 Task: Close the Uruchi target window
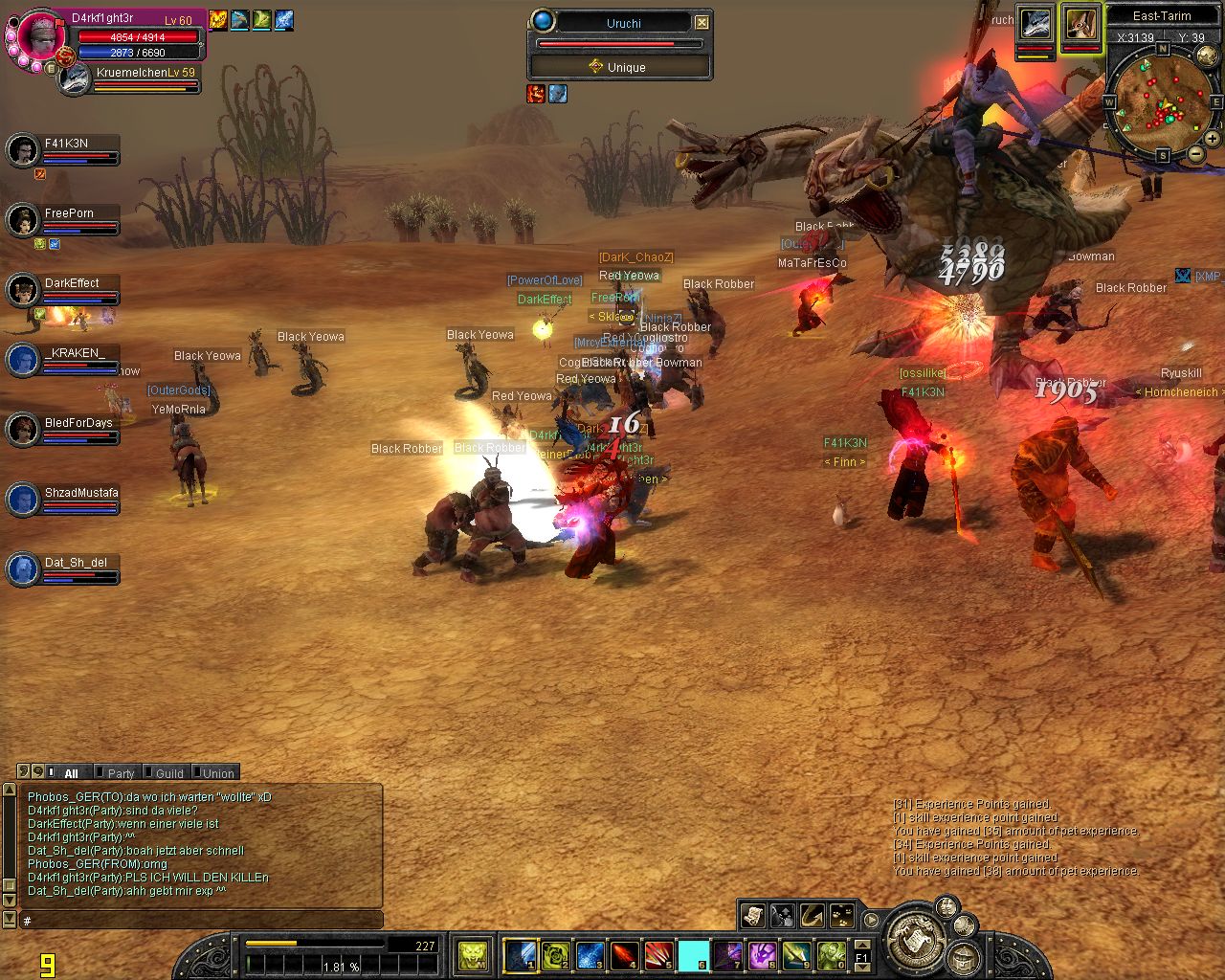(702, 22)
